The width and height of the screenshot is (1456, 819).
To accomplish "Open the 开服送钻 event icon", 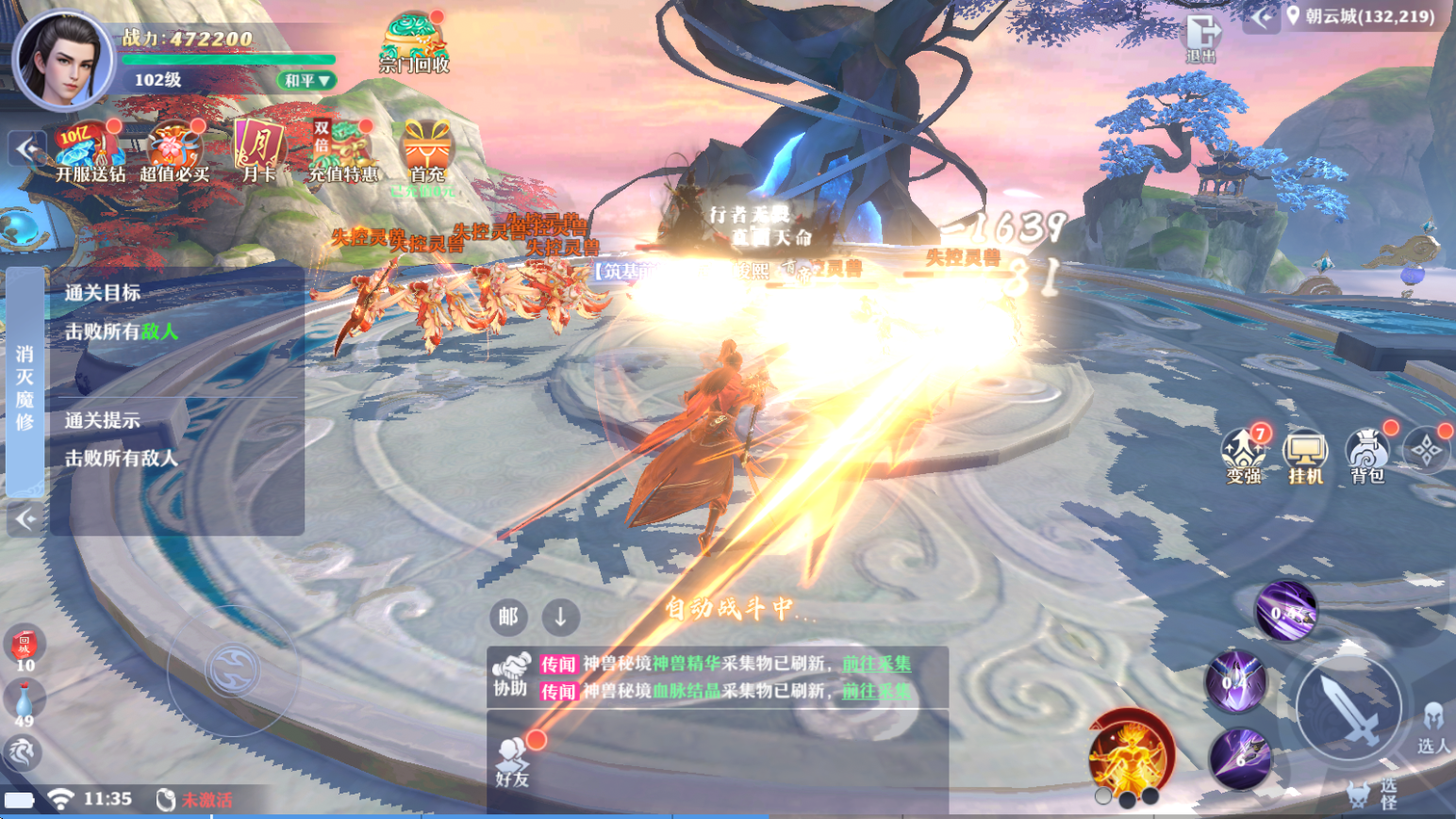I will (89, 153).
